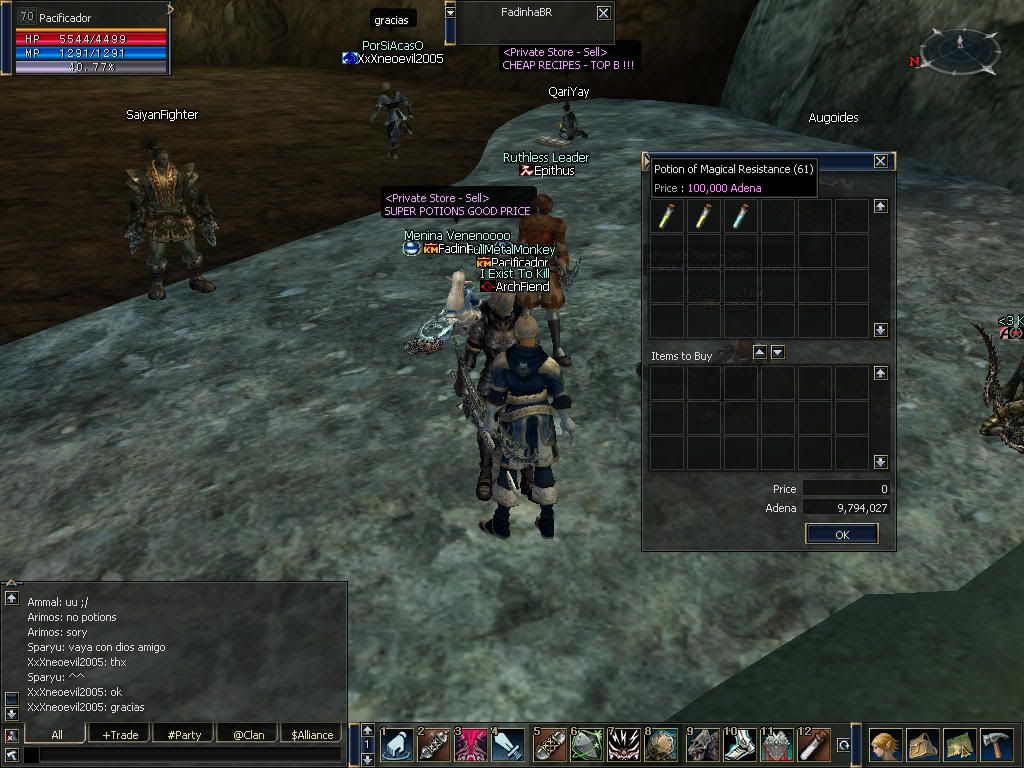Use the potion vial in slot 12
This screenshot has height=768, width=1024.
tap(815, 745)
